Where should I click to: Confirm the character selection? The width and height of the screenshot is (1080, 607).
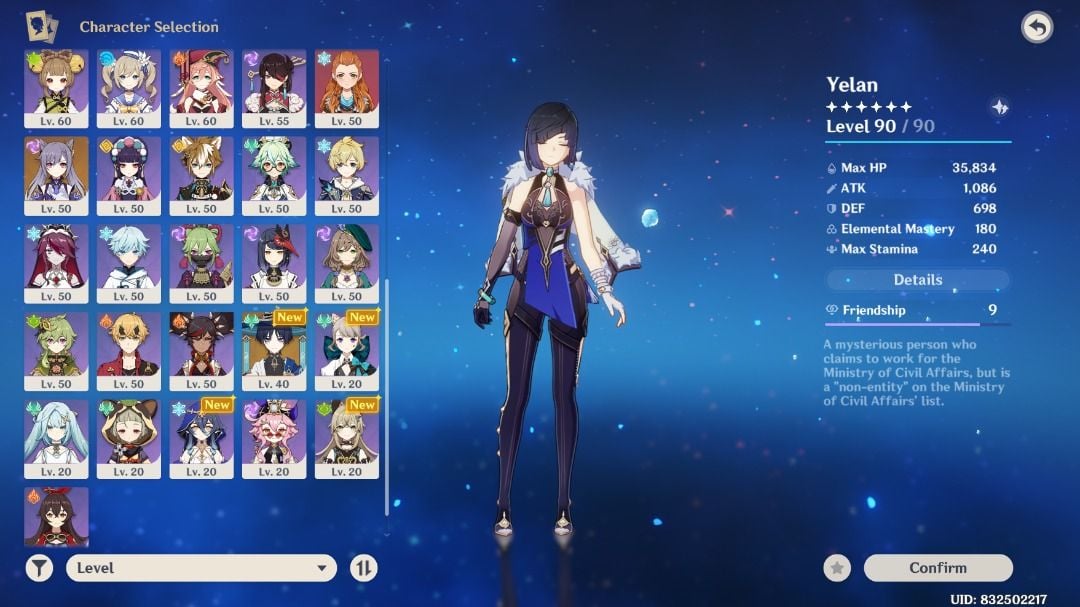[937, 568]
